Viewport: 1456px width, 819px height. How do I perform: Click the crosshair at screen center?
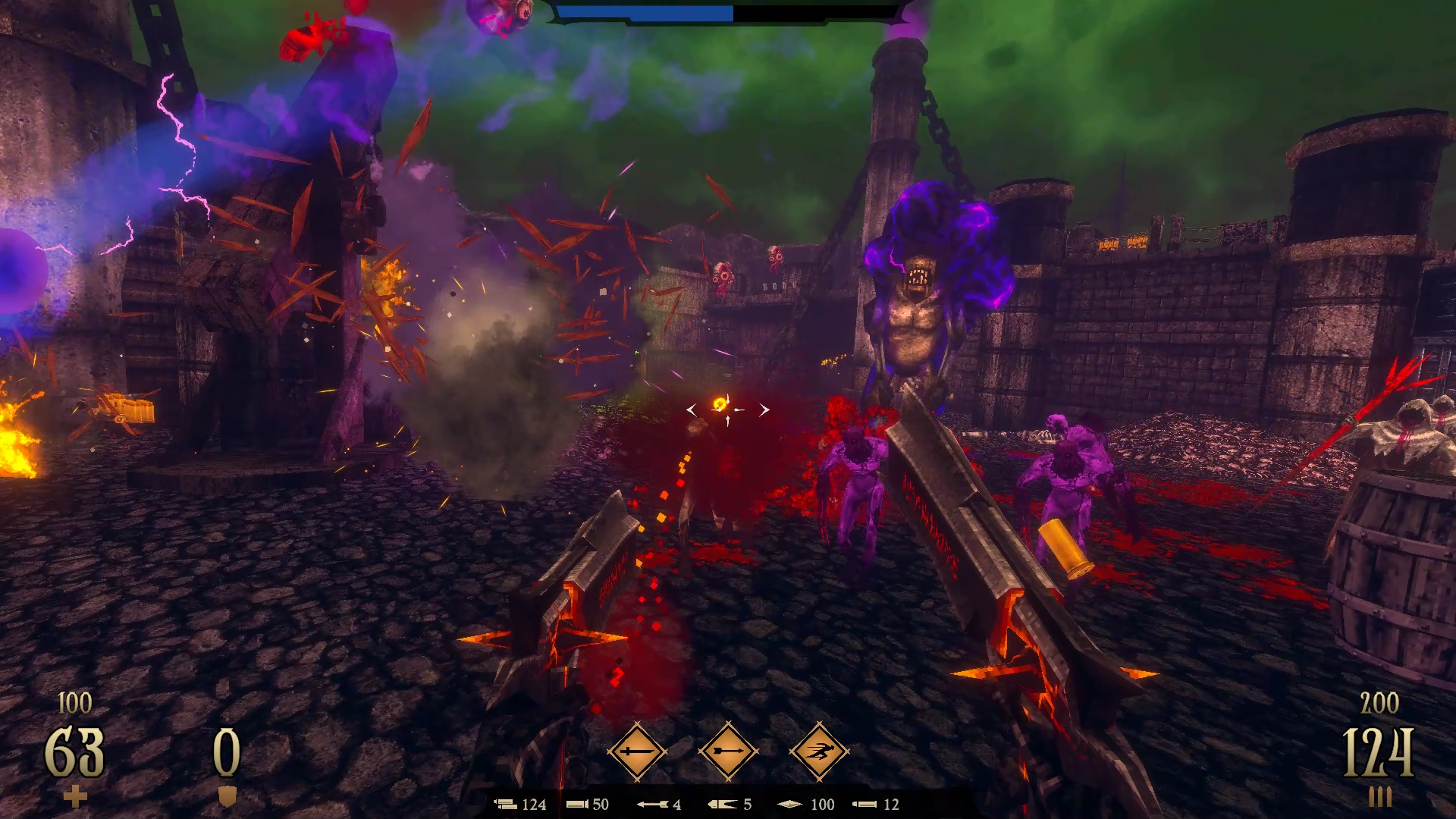[727, 409]
